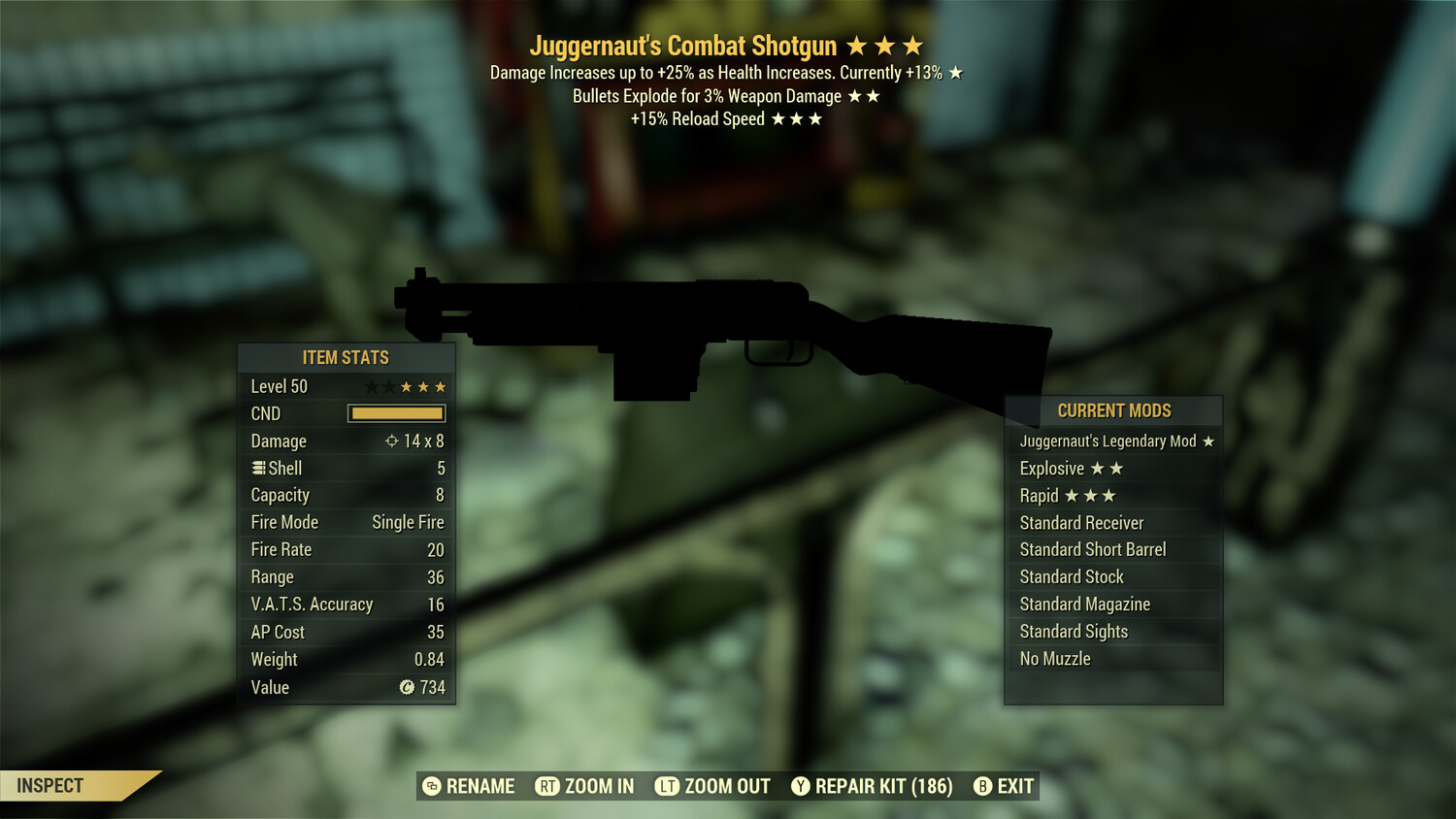Click the third star after the weapon title
This screenshot has height=819, width=1456.
[x=912, y=45]
